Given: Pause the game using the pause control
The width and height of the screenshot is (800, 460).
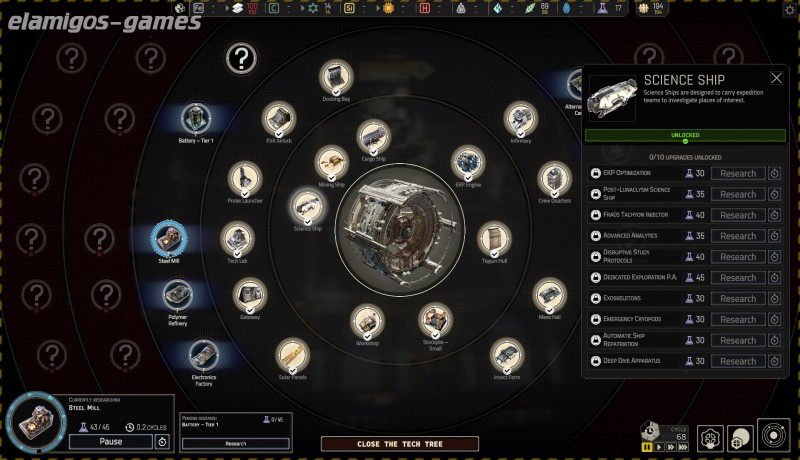Looking at the screenshot, I should tap(645, 446).
